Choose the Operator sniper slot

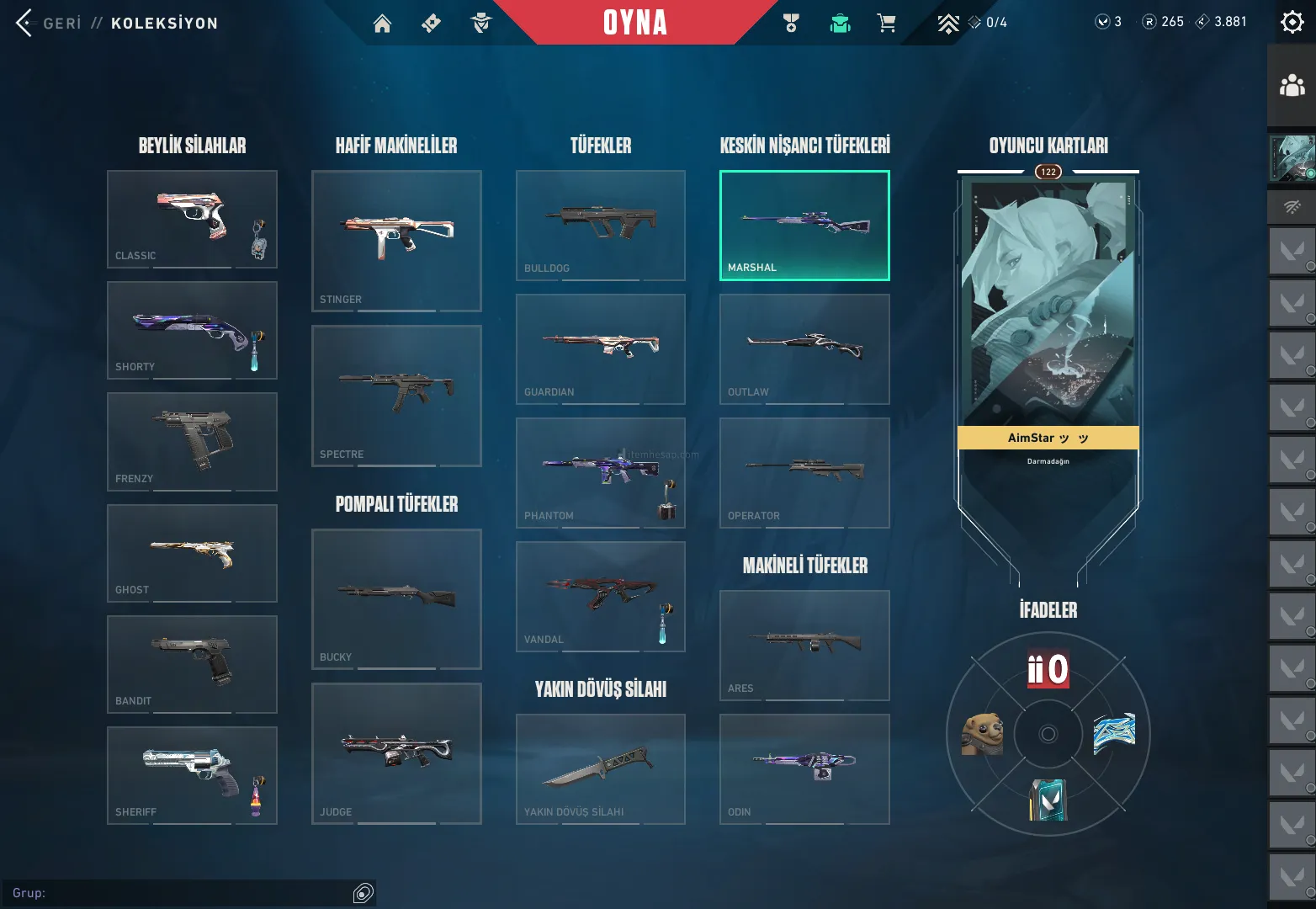pyautogui.click(x=804, y=472)
